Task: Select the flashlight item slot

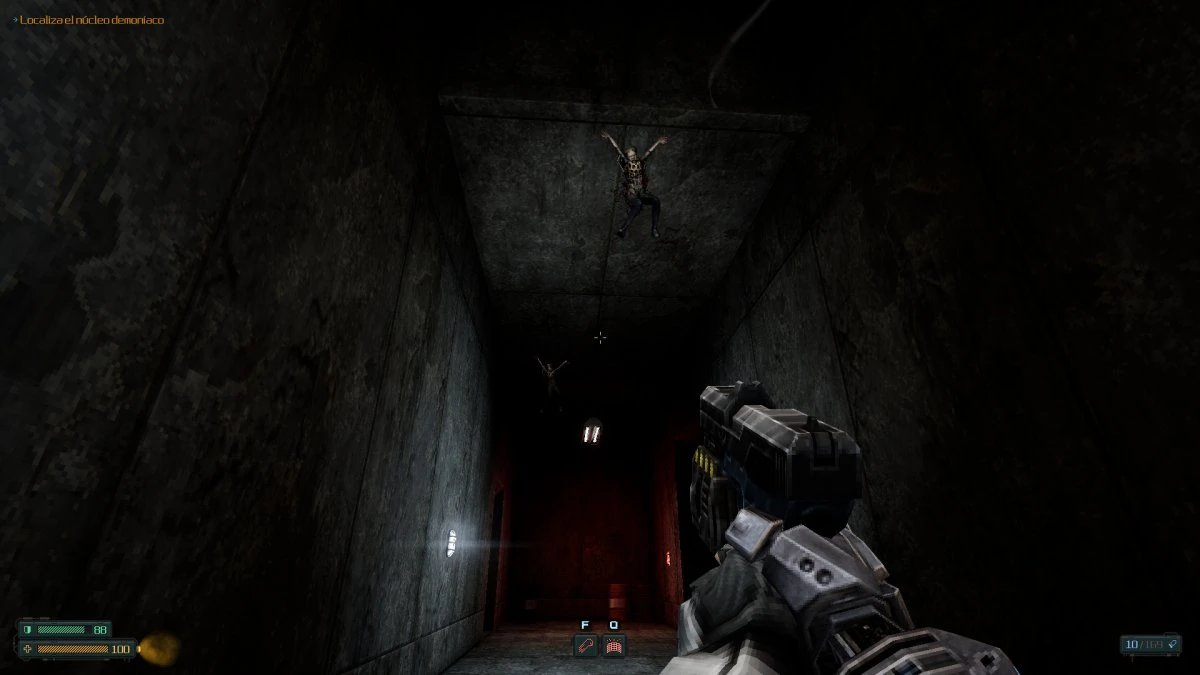Action: pos(585,646)
